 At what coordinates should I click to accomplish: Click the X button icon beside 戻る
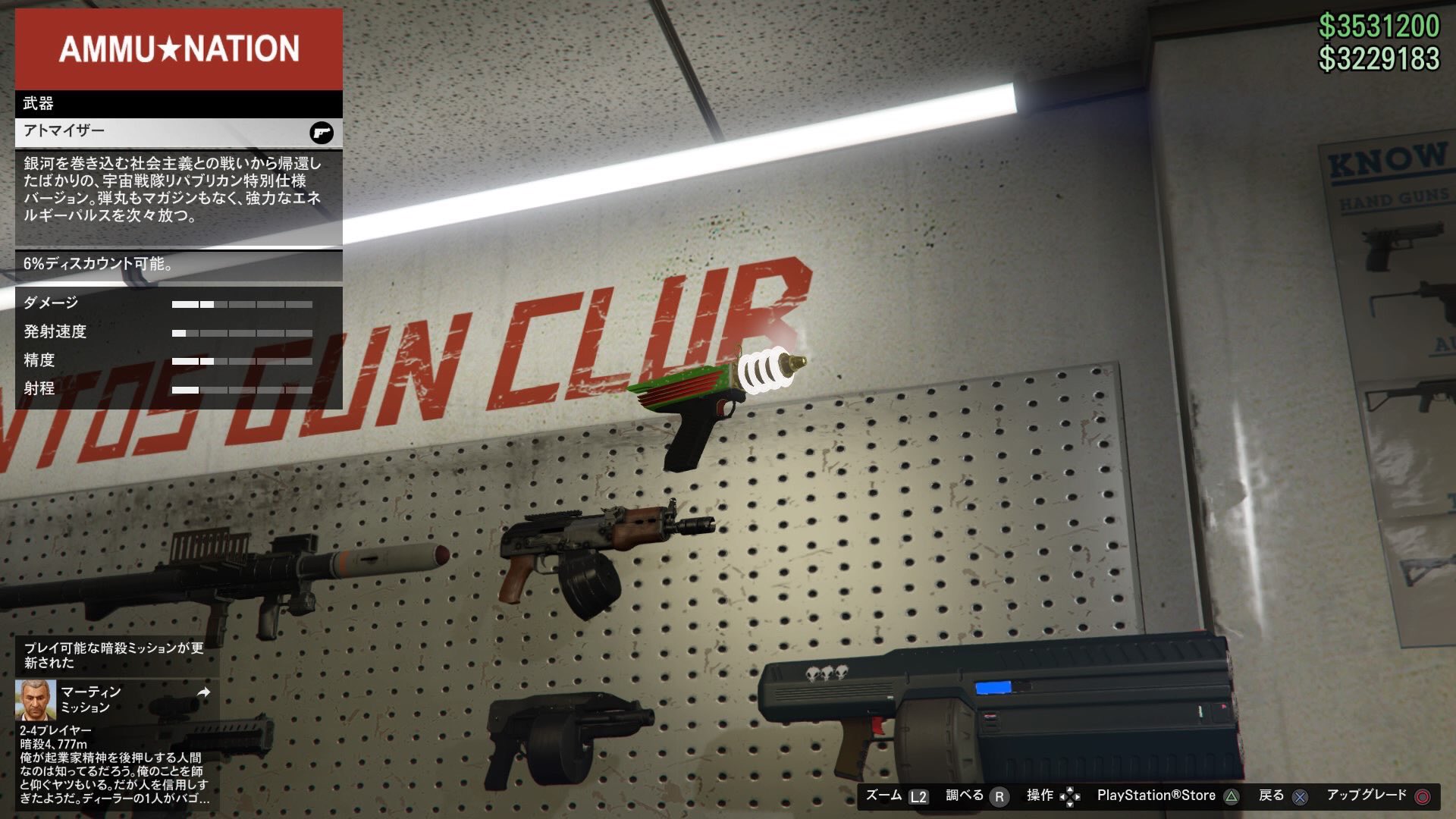pyautogui.click(x=1298, y=796)
